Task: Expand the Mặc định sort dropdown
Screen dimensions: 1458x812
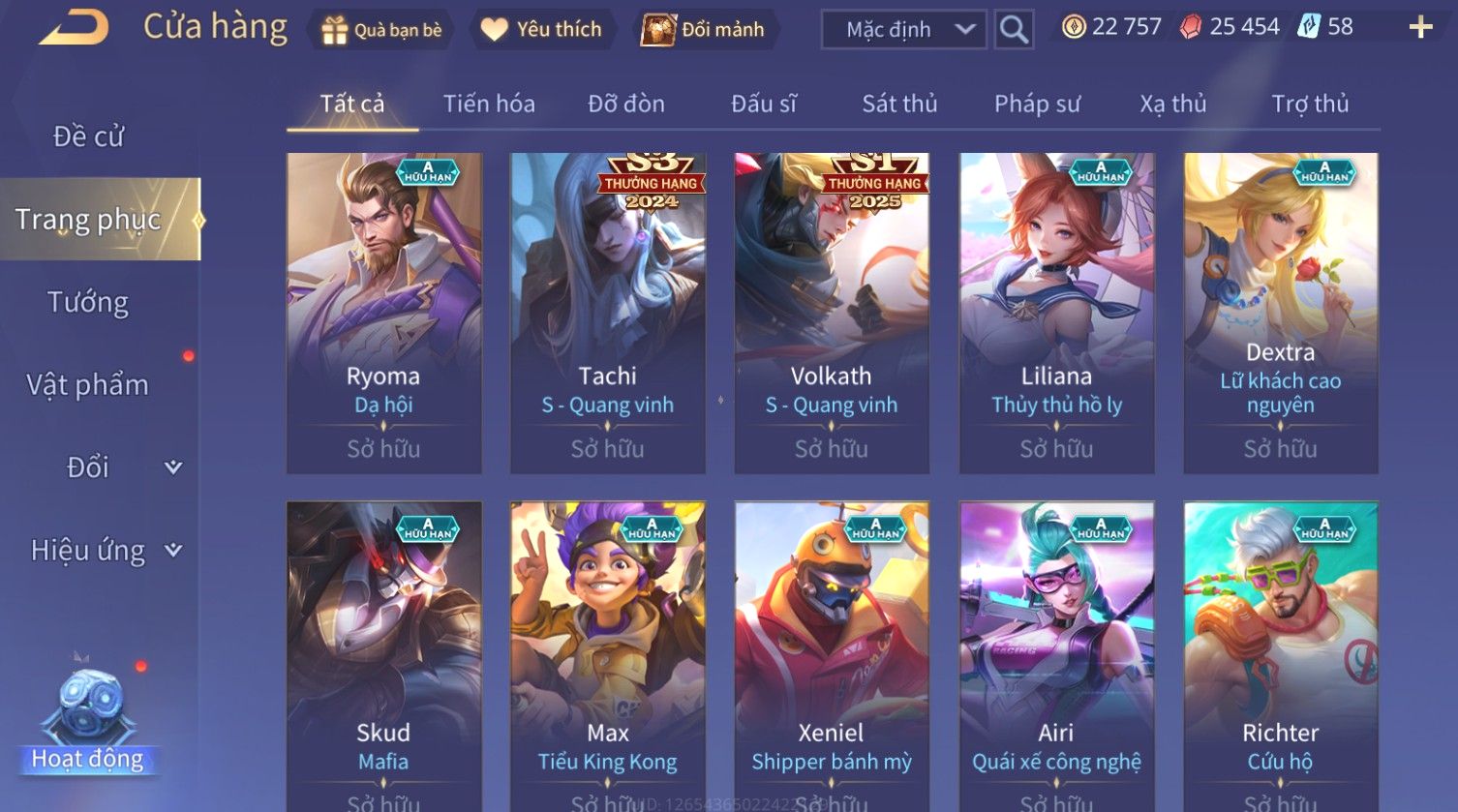Action: [x=903, y=30]
